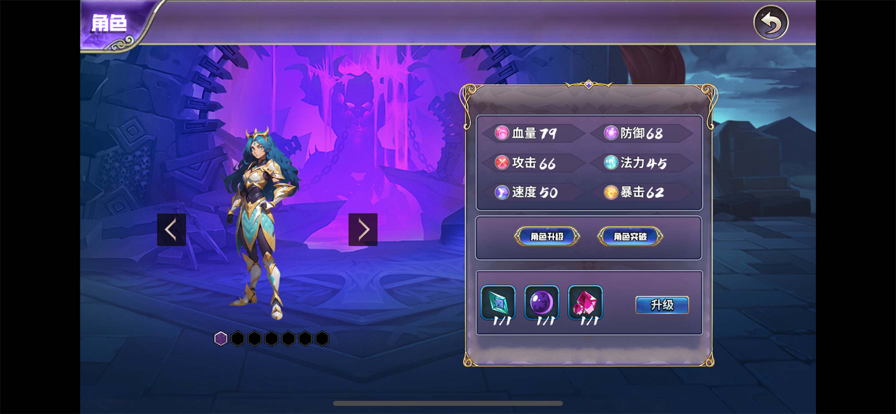Image resolution: width=896 pixels, height=414 pixels.
Task: Open the 角色升级 character level-up button
Action: tap(547, 237)
